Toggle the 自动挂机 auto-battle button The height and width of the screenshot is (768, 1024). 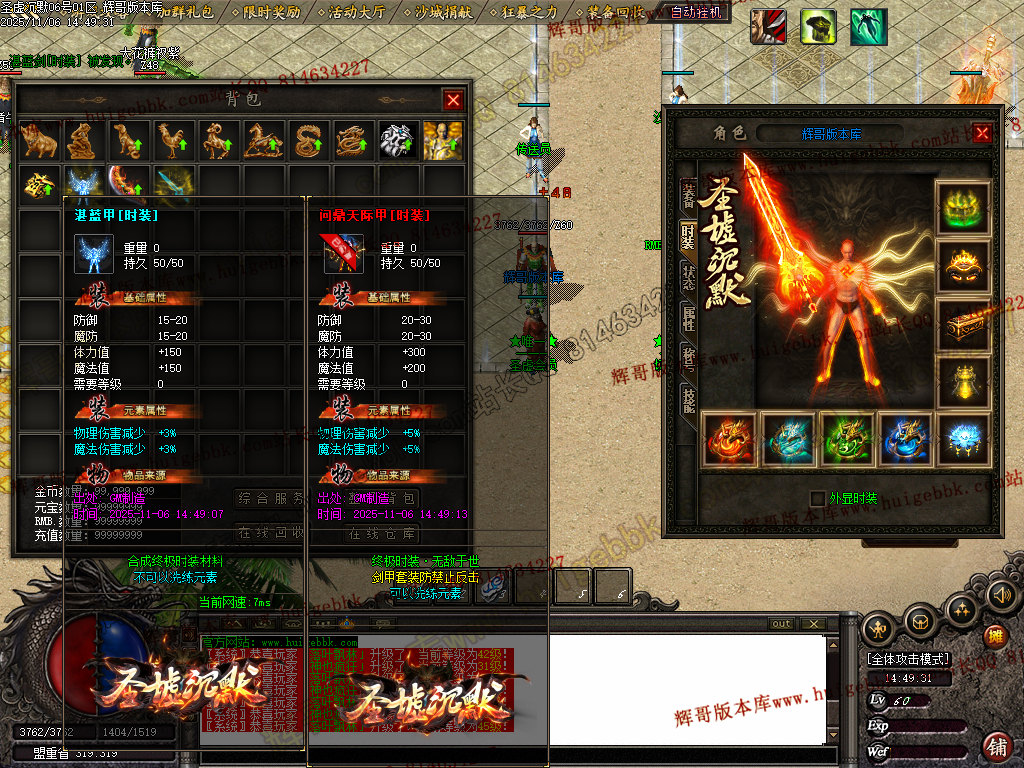click(x=699, y=12)
